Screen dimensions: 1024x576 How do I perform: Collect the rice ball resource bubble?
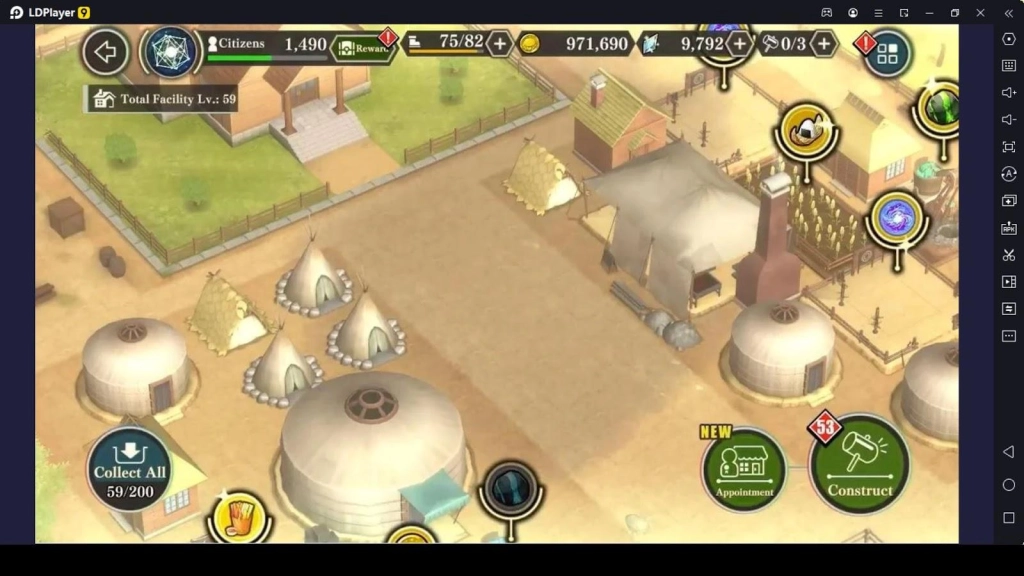[807, 130]
